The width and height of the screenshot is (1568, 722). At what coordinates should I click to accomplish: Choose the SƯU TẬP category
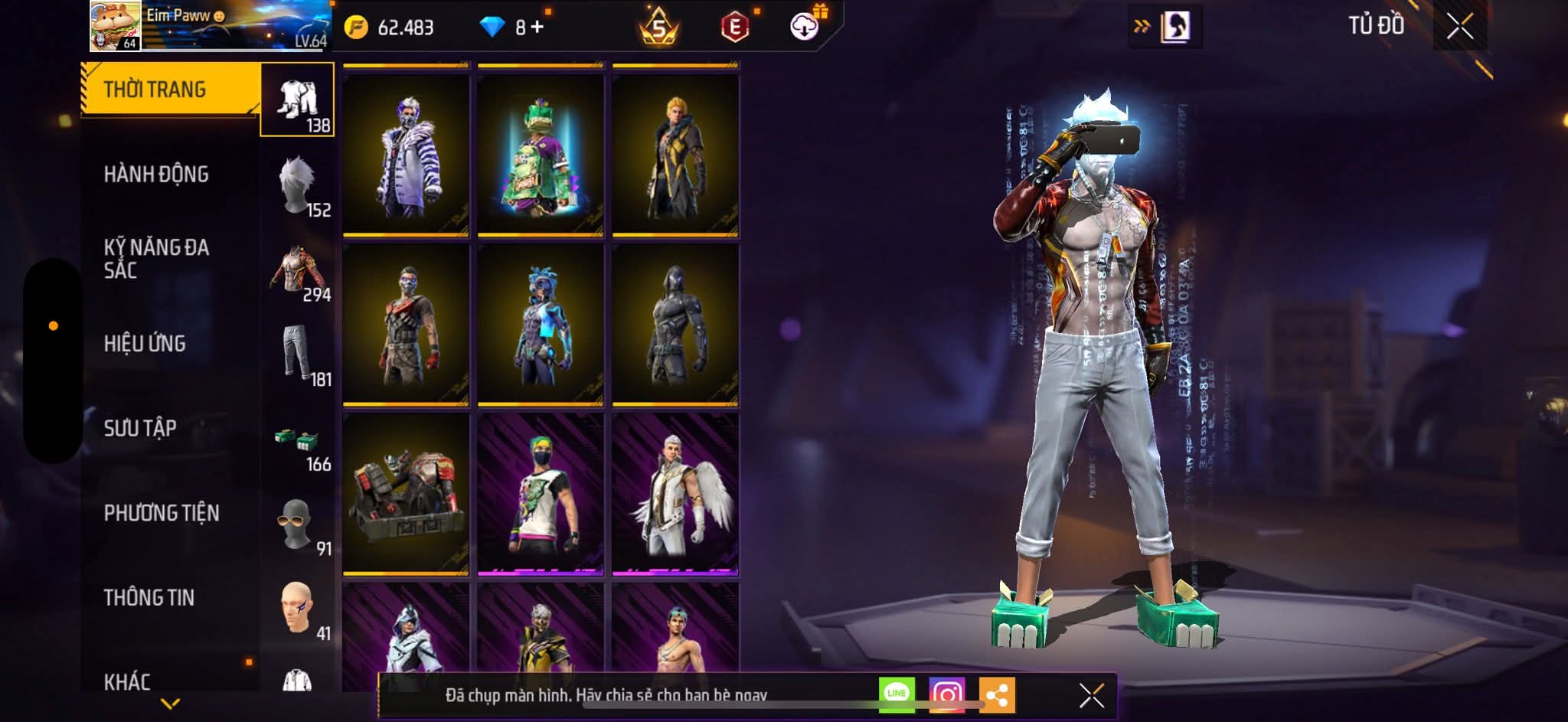tap(140, 428)
